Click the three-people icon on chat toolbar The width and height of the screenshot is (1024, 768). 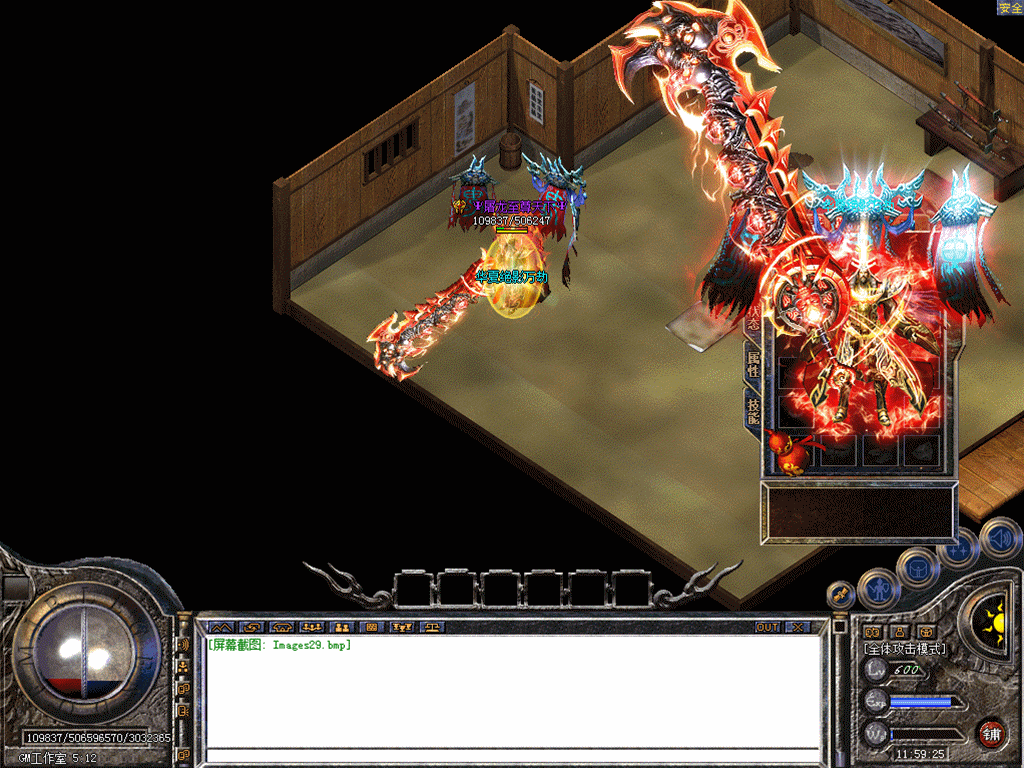click(310, 627)
